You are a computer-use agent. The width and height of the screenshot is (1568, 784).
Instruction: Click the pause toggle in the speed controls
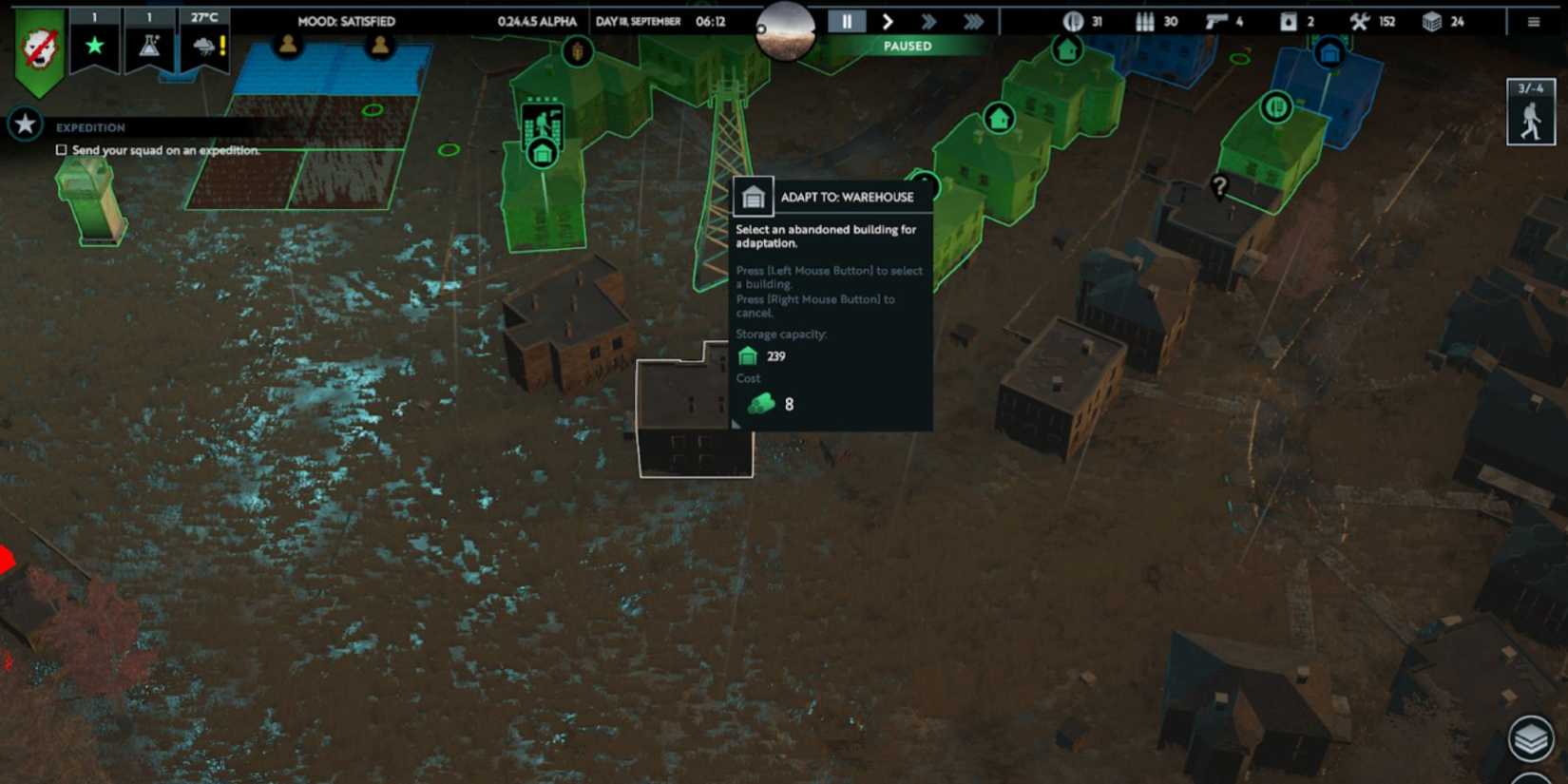(x=845, y=20)
